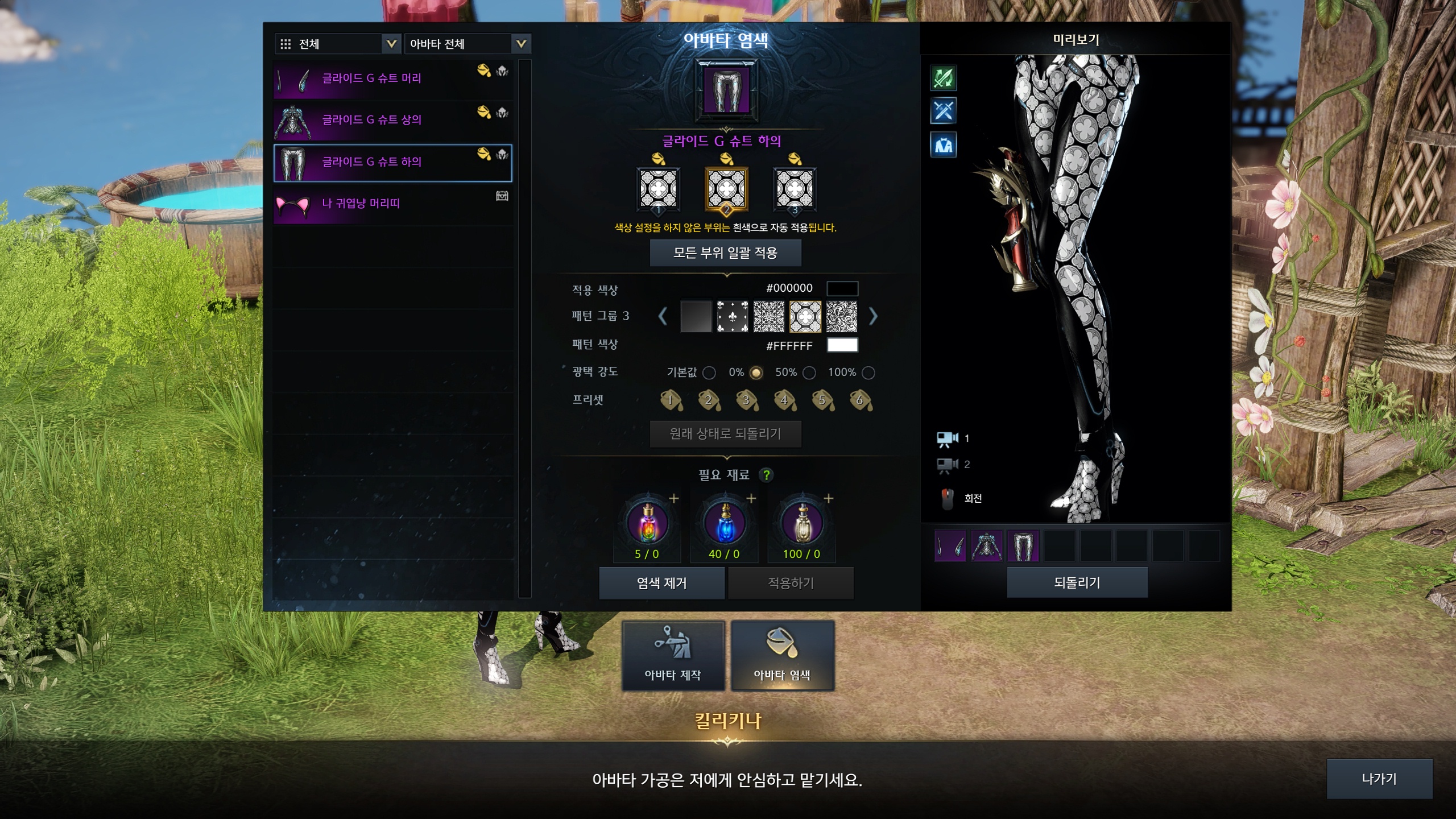Image resolution: width=1456 pixels, height=819 pixels.
Task: Select dye part slot number 1
Action: (658, 189)
